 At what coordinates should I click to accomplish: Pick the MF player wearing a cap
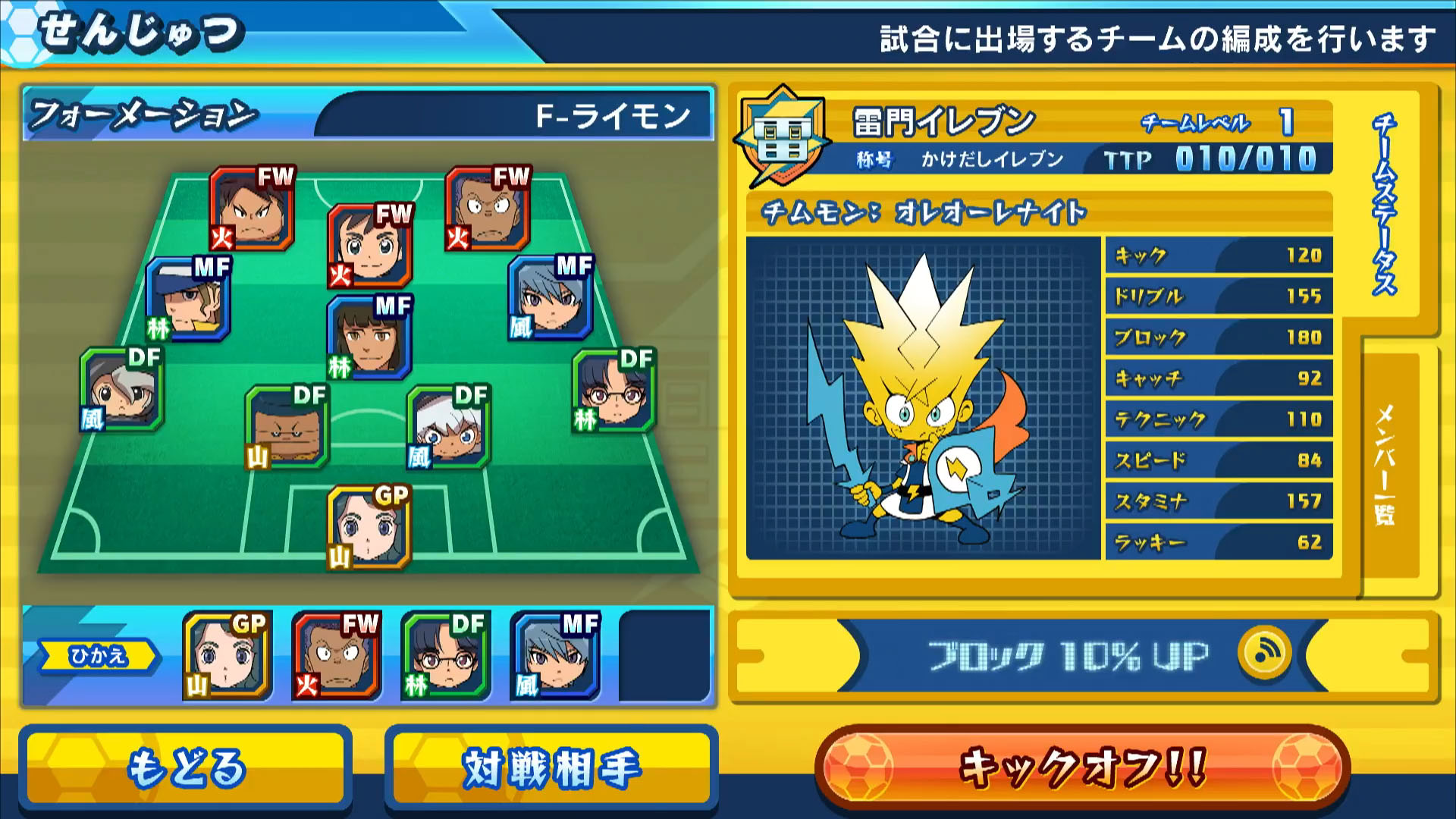pos(188,300)
